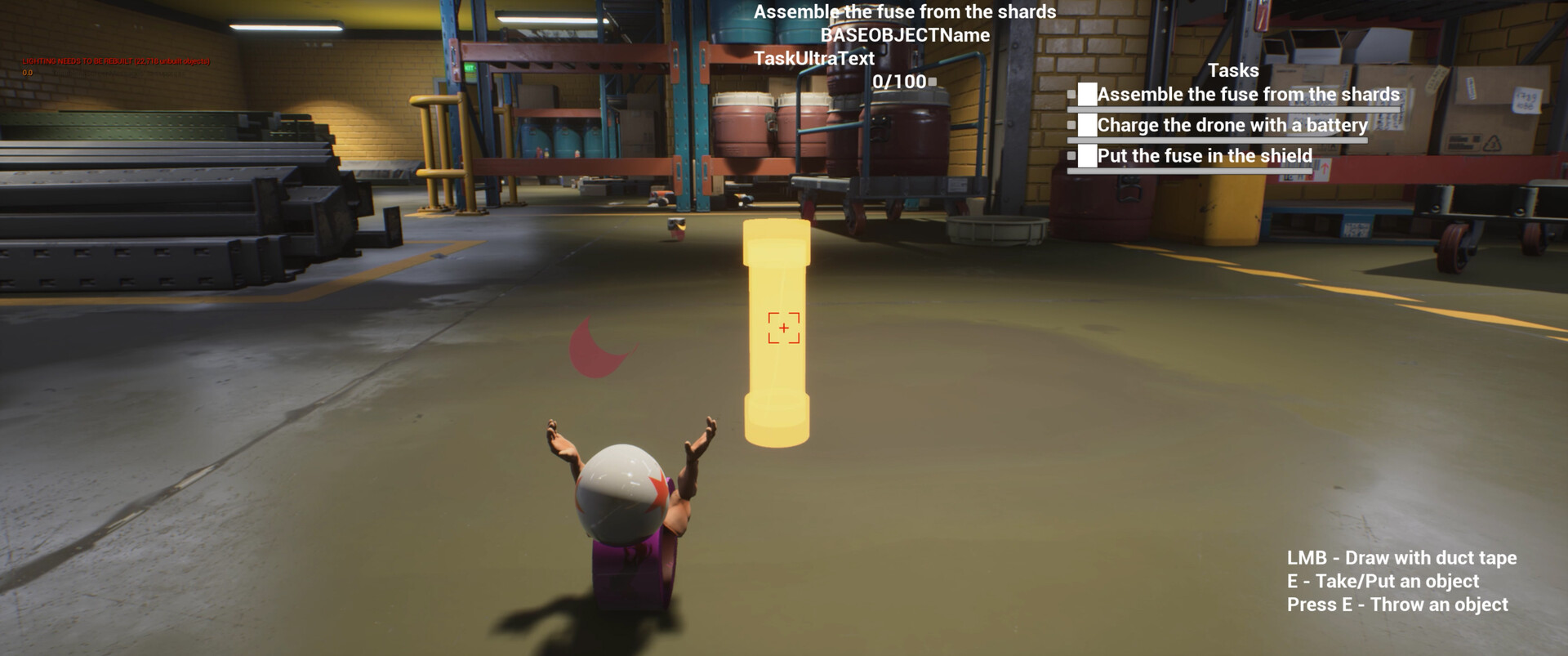Click the bullet marker left of the first task checkbox
This screenshot has width=1568, height=656.
(x=1073, y=95)
